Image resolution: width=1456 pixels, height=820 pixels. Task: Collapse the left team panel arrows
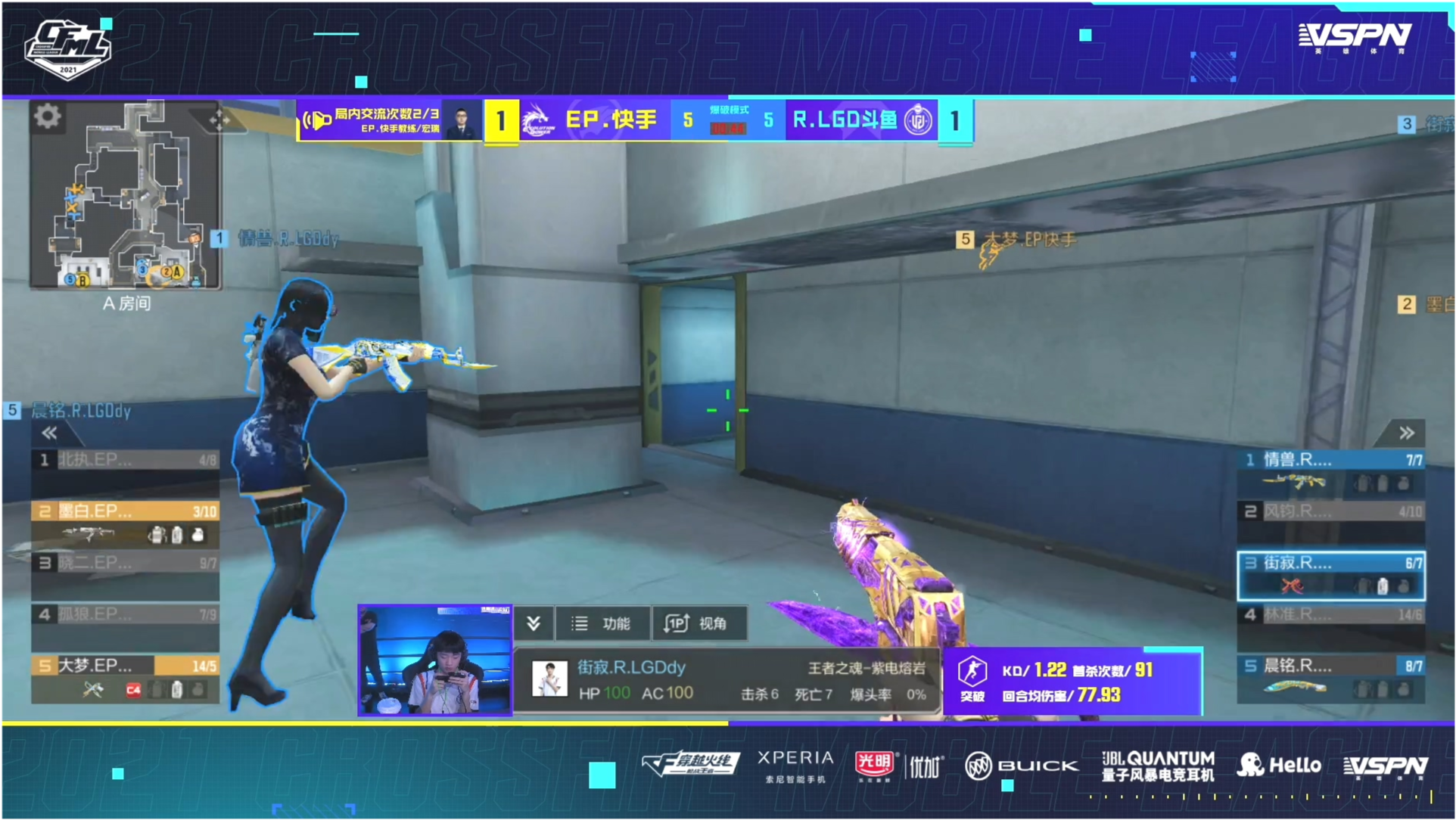pyautogui.click(x=50, y=433)
